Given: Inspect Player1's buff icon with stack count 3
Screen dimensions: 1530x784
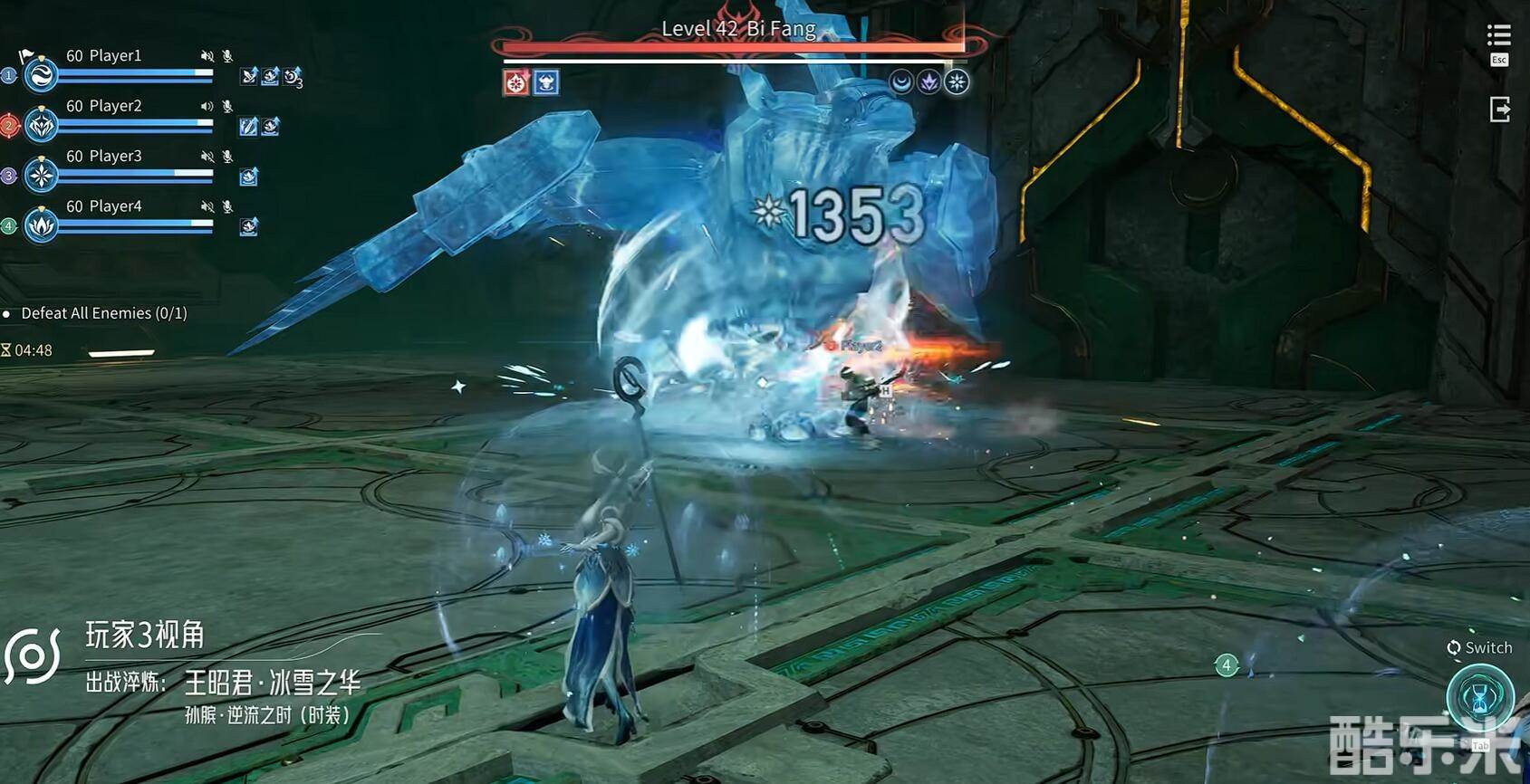Looking at the screenshot, I should [x=292, y=76].
